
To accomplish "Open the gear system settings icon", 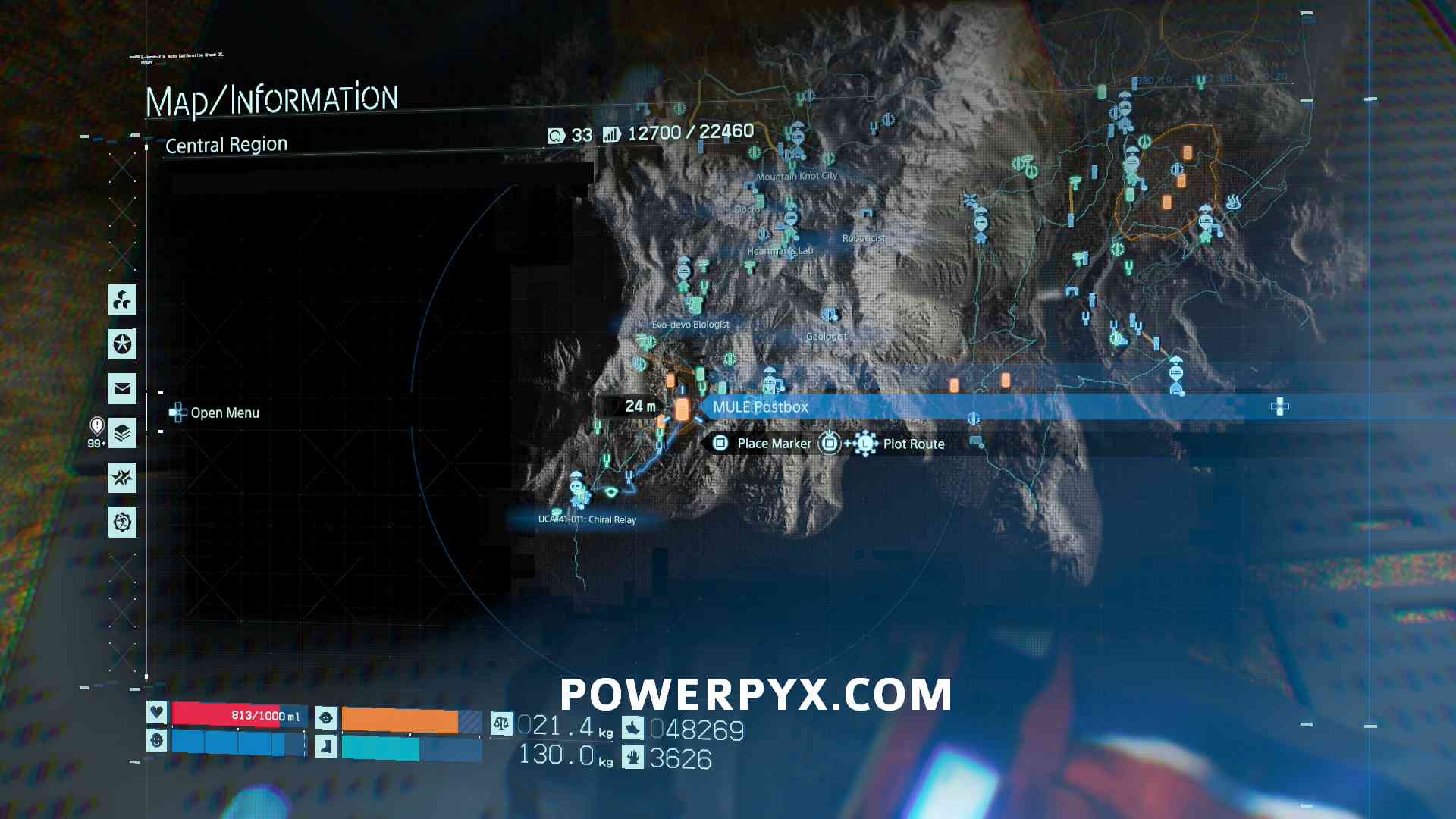I will coord(122,522).
